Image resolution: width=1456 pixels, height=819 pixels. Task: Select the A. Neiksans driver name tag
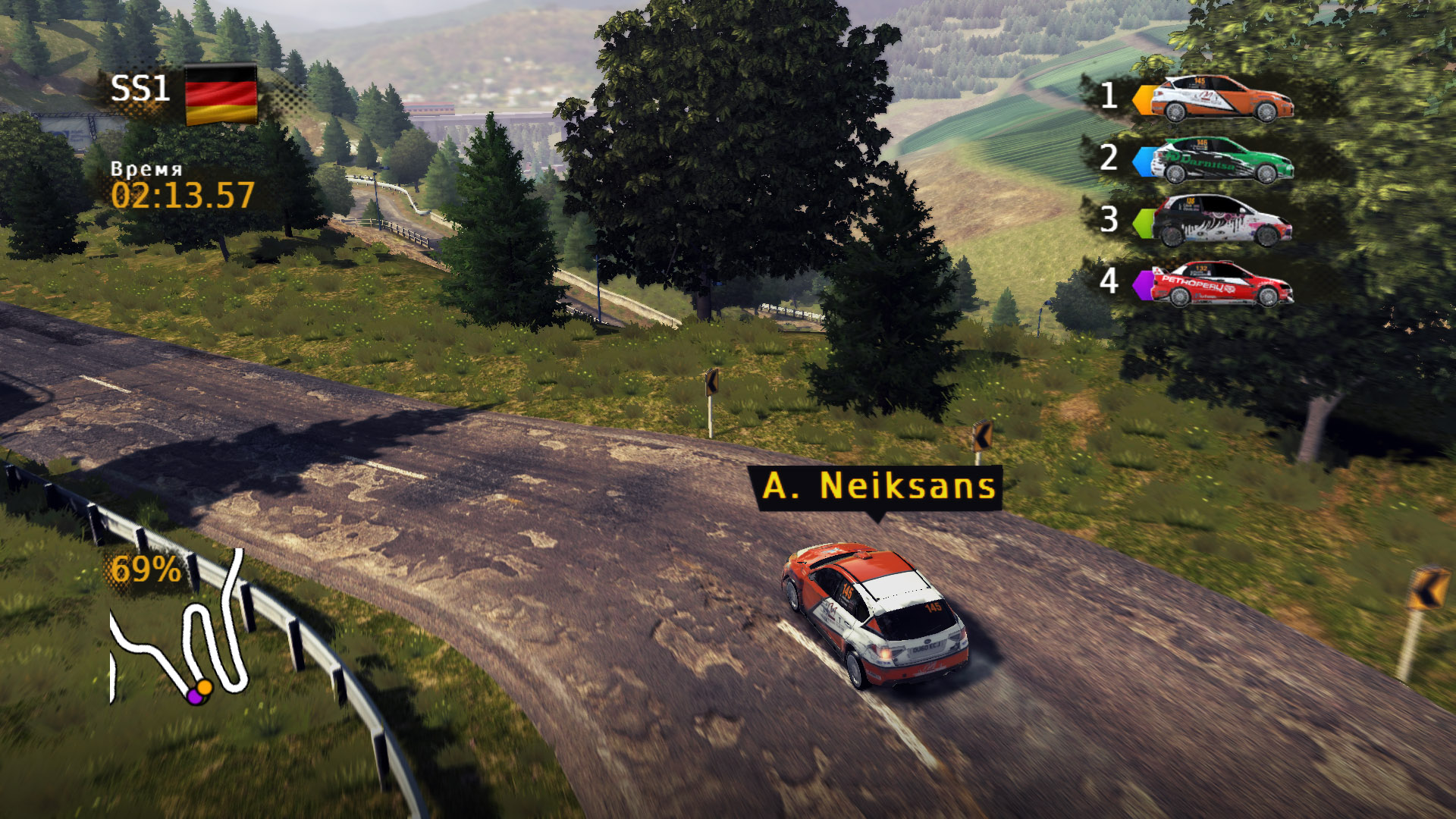[878, 487]
